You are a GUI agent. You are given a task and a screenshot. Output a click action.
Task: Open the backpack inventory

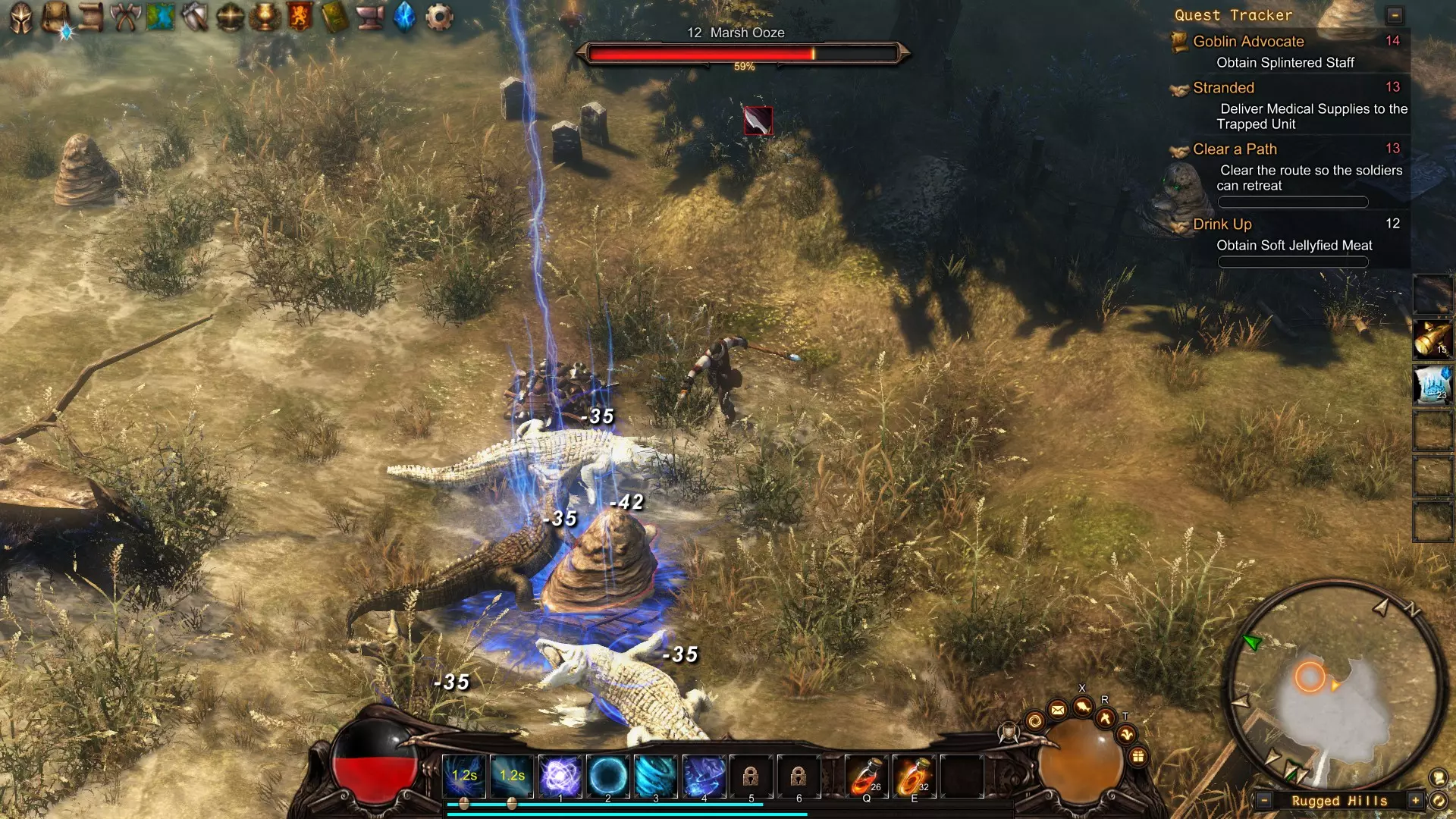[56, 17]
